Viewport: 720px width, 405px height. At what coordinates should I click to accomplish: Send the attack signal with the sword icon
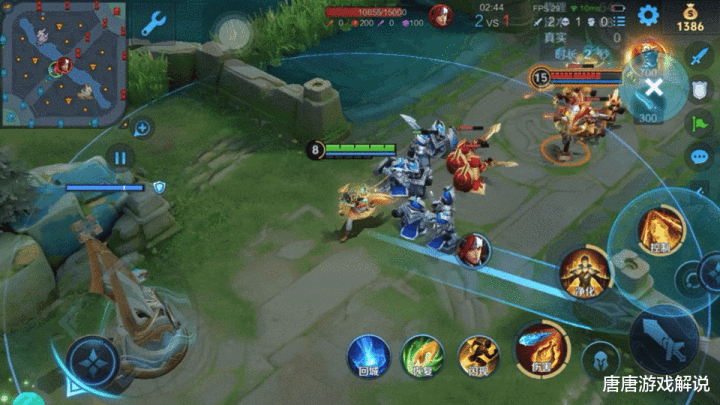[699, 55]
